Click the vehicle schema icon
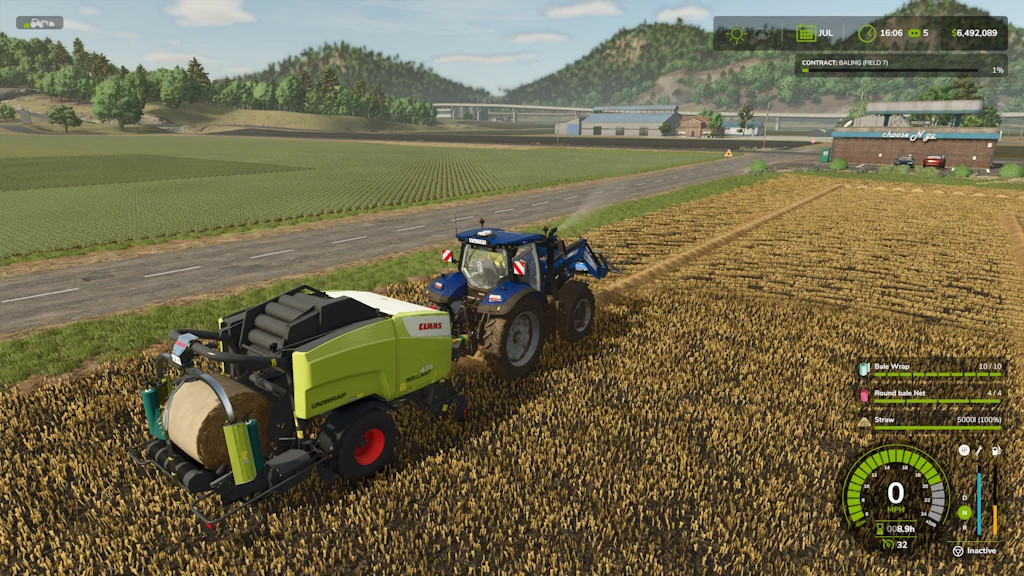Viewport: 1024px width, 576px height. 39,22
